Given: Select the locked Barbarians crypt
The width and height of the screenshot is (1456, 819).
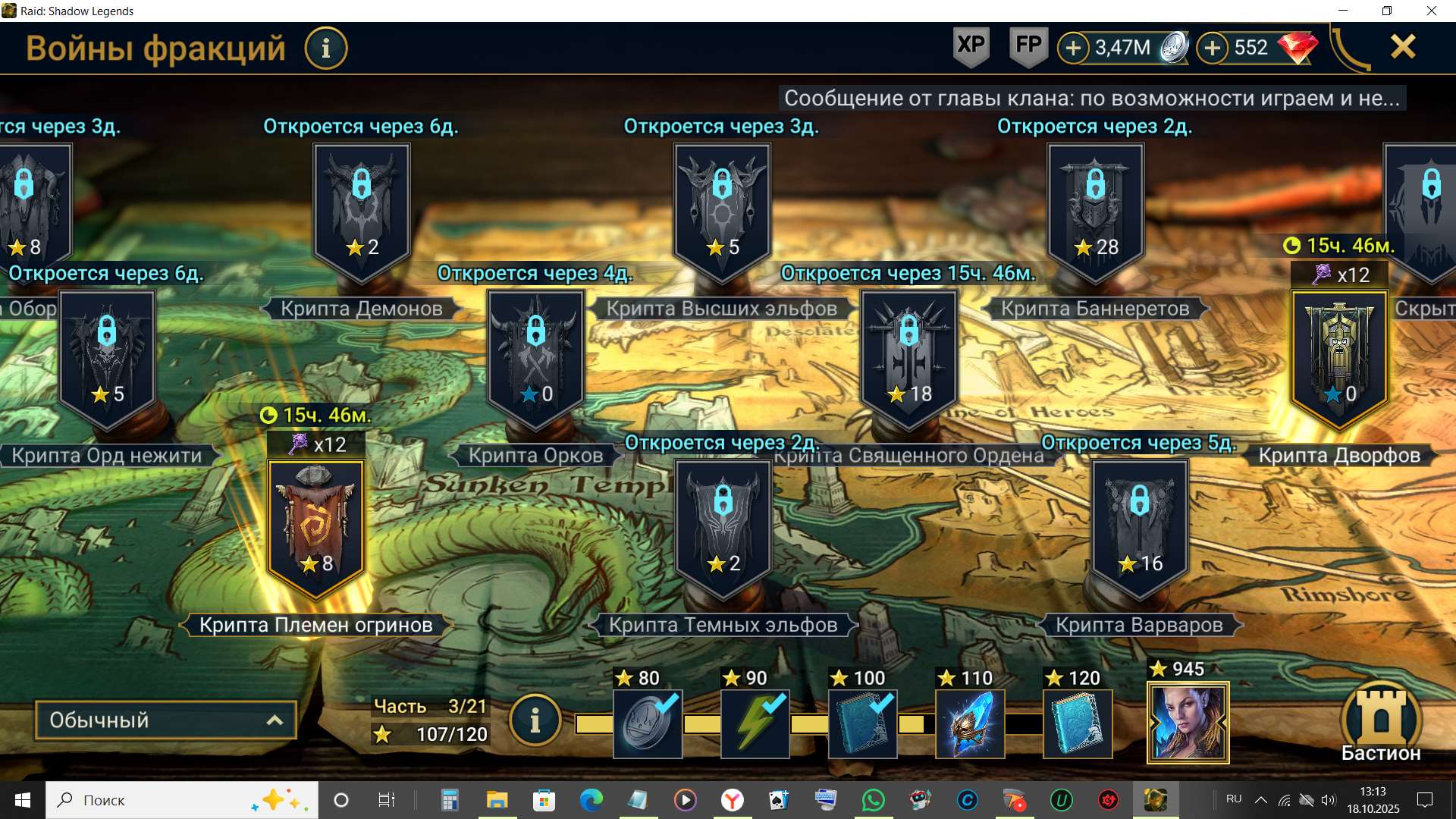Looking at the screenshot, I should click(x=1139, y=527).
